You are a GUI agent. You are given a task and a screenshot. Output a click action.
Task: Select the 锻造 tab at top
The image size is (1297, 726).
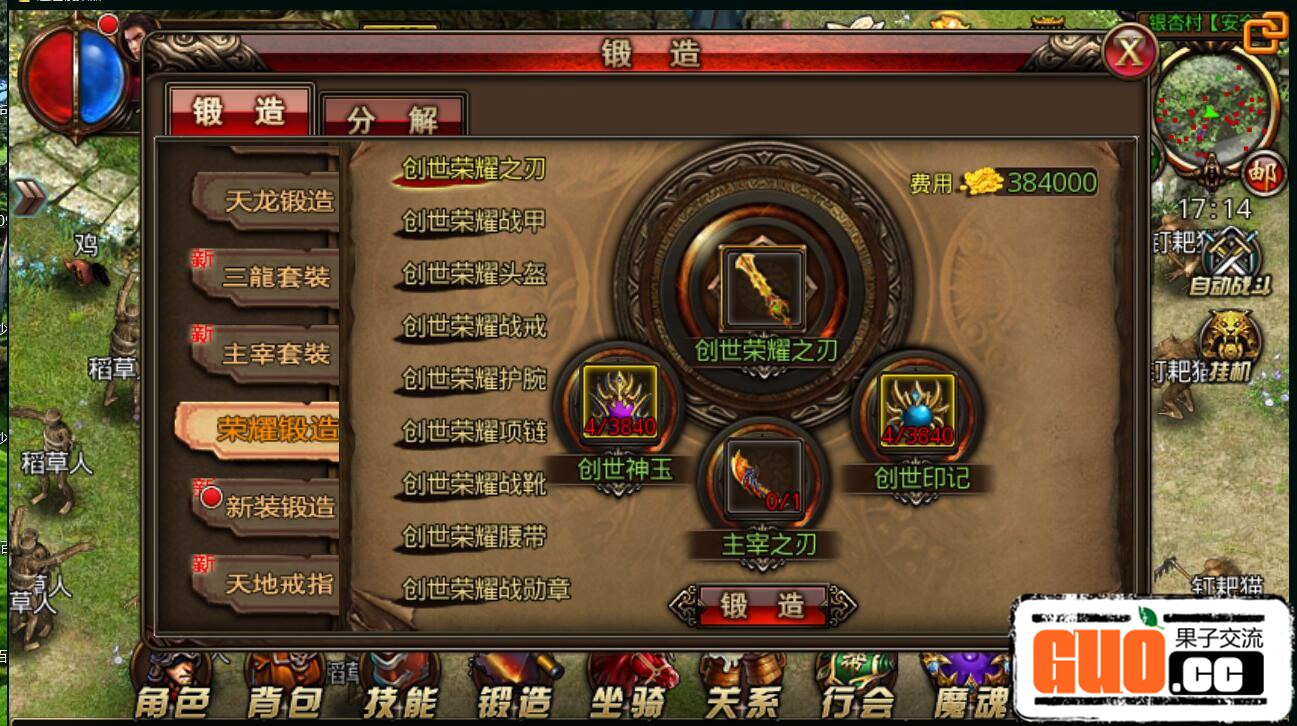click(x=240, y=111)
